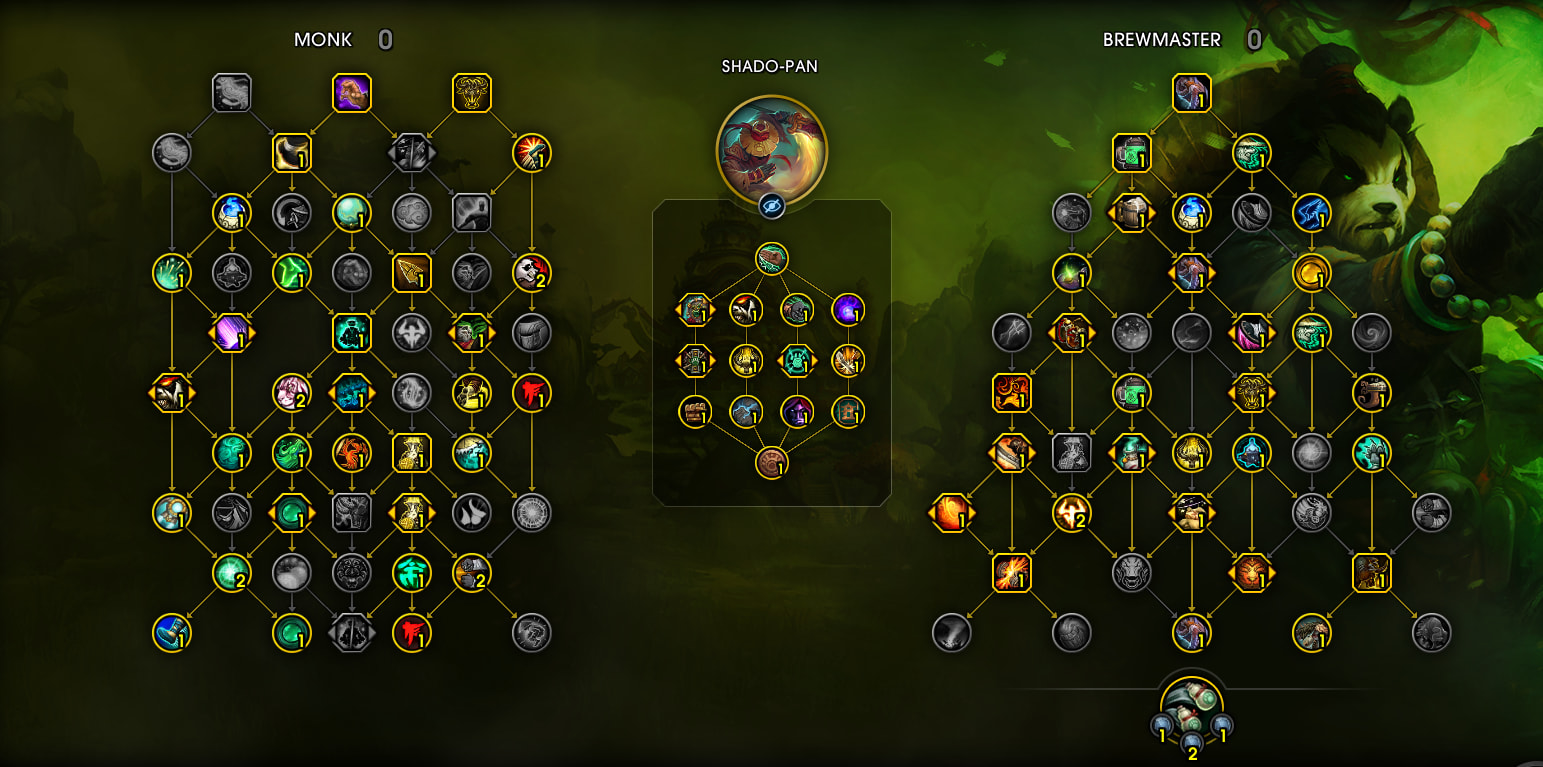This screenshot has width=1543, height=767.
Task: Toggle the eye visibility icon under Shado-Pan portrait
Action: pyautogui.click(x=771, y=206)
